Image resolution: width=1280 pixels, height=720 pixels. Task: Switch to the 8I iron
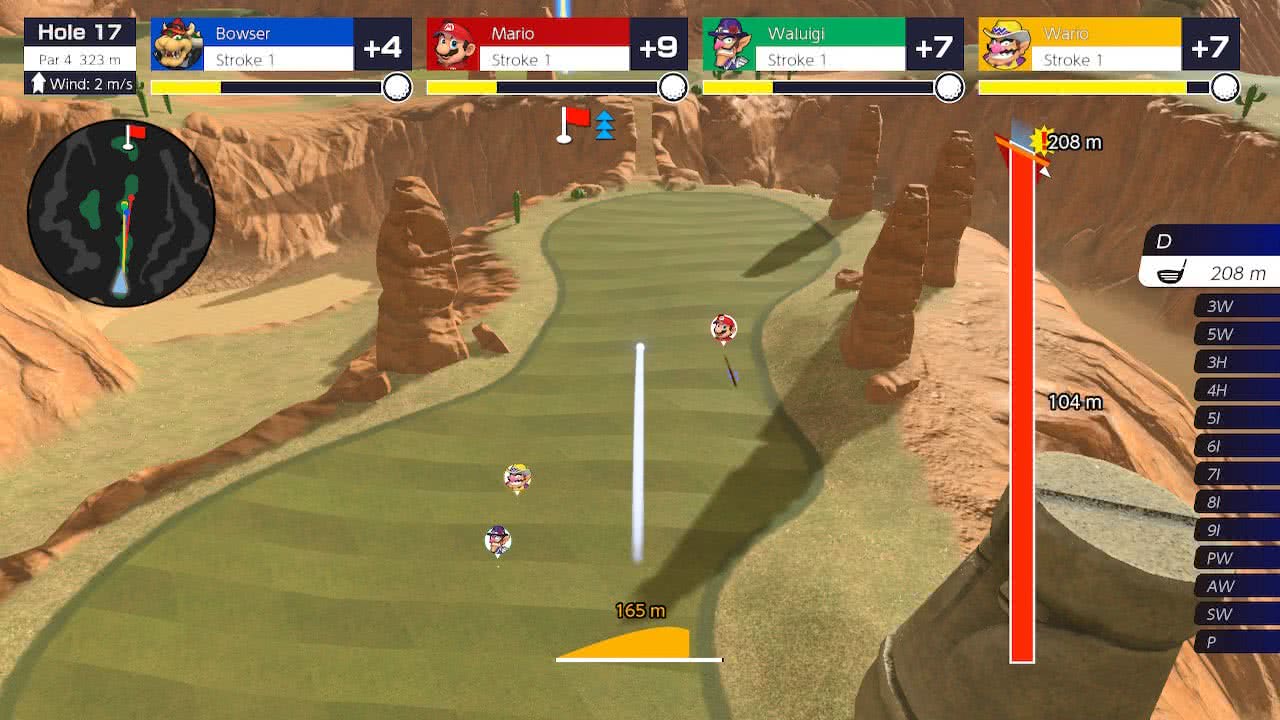coord(1236,502)
